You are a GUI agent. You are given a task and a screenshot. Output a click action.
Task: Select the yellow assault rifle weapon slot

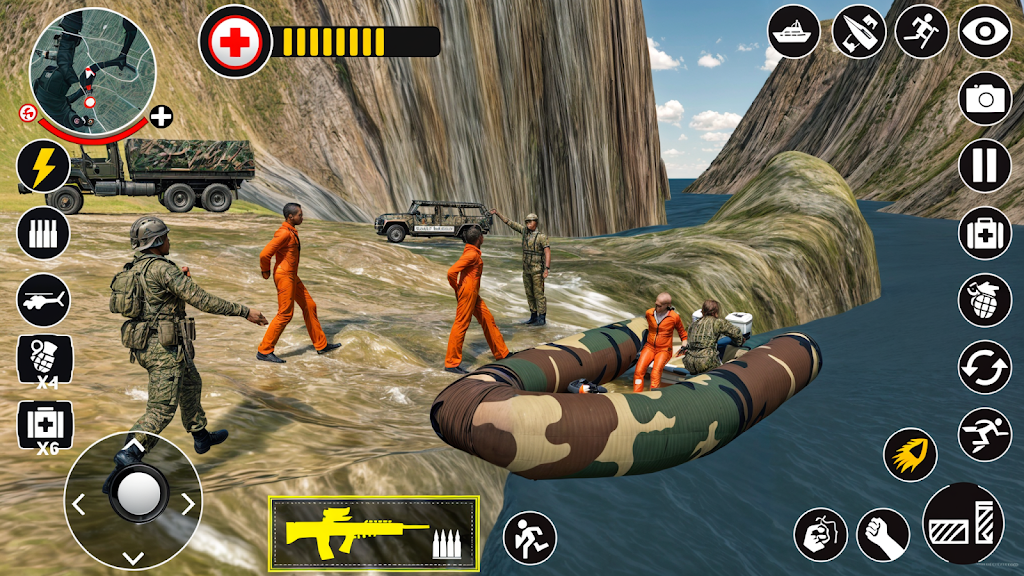tap(373, 533)
